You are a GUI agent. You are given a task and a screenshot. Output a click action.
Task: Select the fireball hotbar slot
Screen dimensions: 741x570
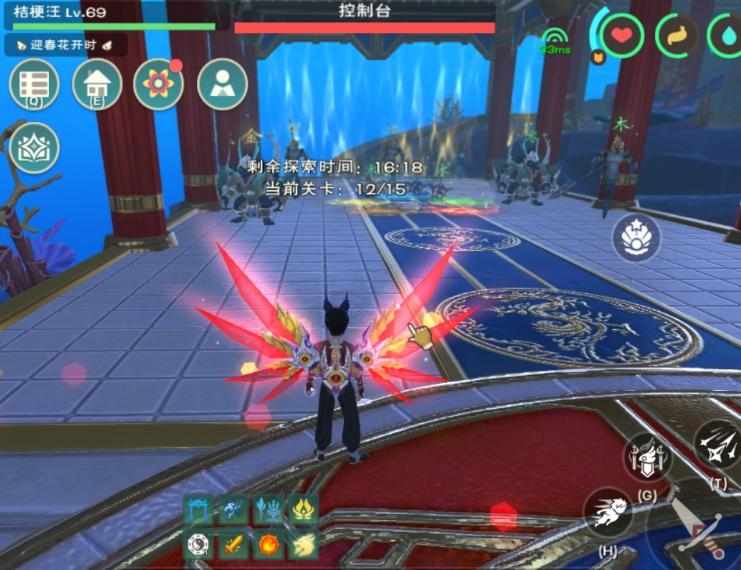[267, 545]
